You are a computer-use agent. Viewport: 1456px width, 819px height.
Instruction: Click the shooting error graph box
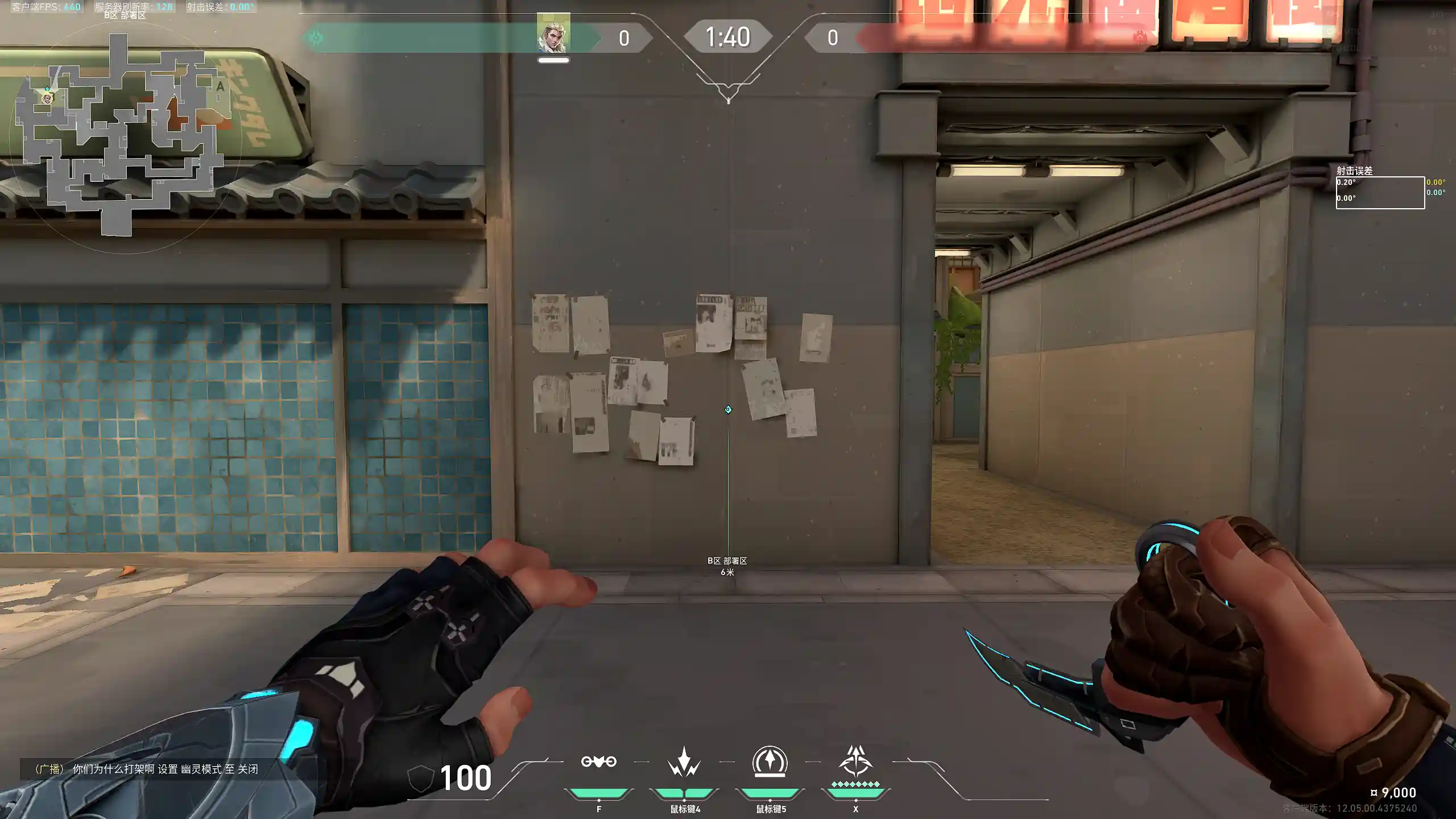click(x=1380, y=193)
